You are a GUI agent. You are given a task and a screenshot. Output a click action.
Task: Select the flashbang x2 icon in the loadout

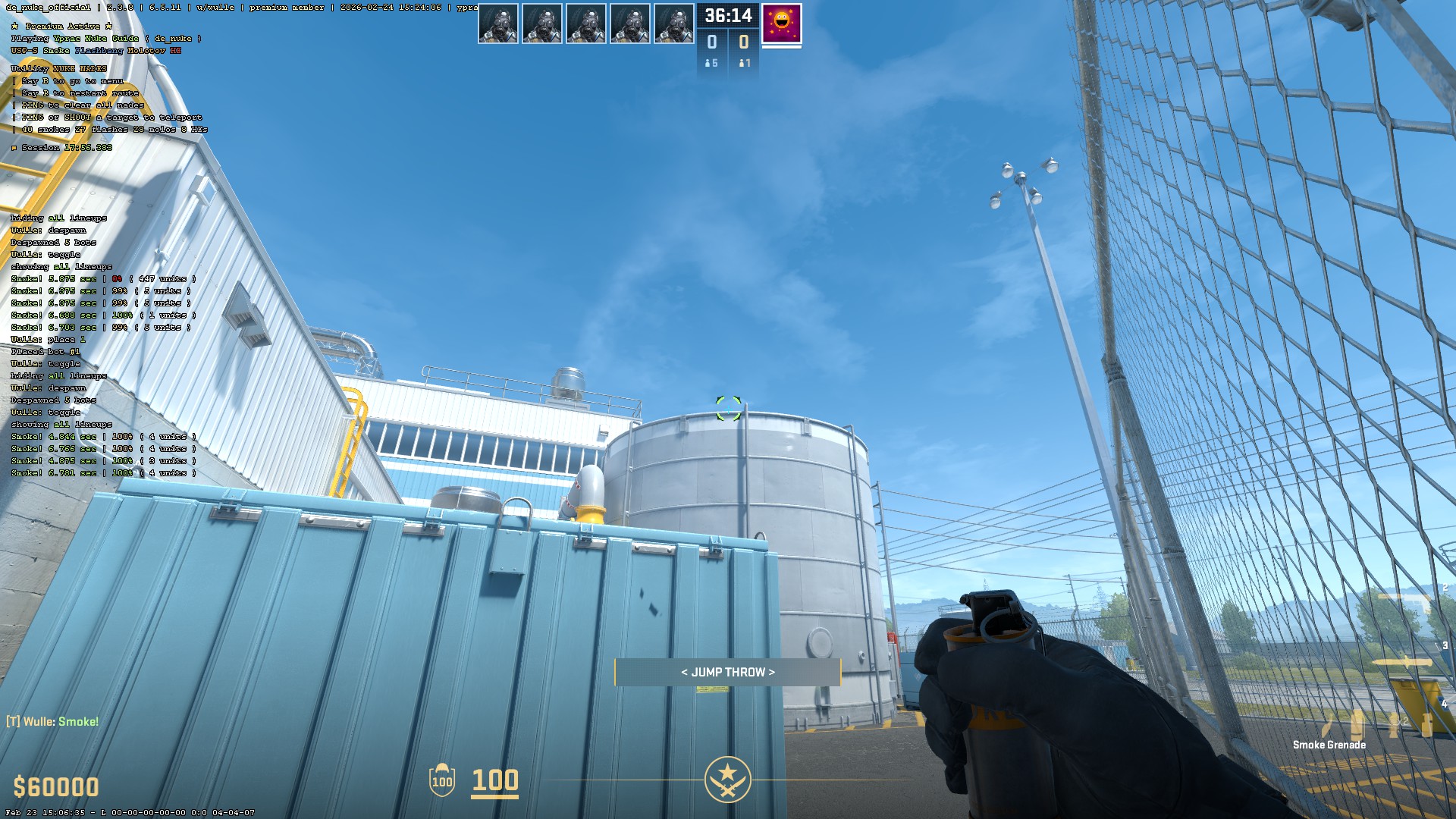[x=1392, y=723]
